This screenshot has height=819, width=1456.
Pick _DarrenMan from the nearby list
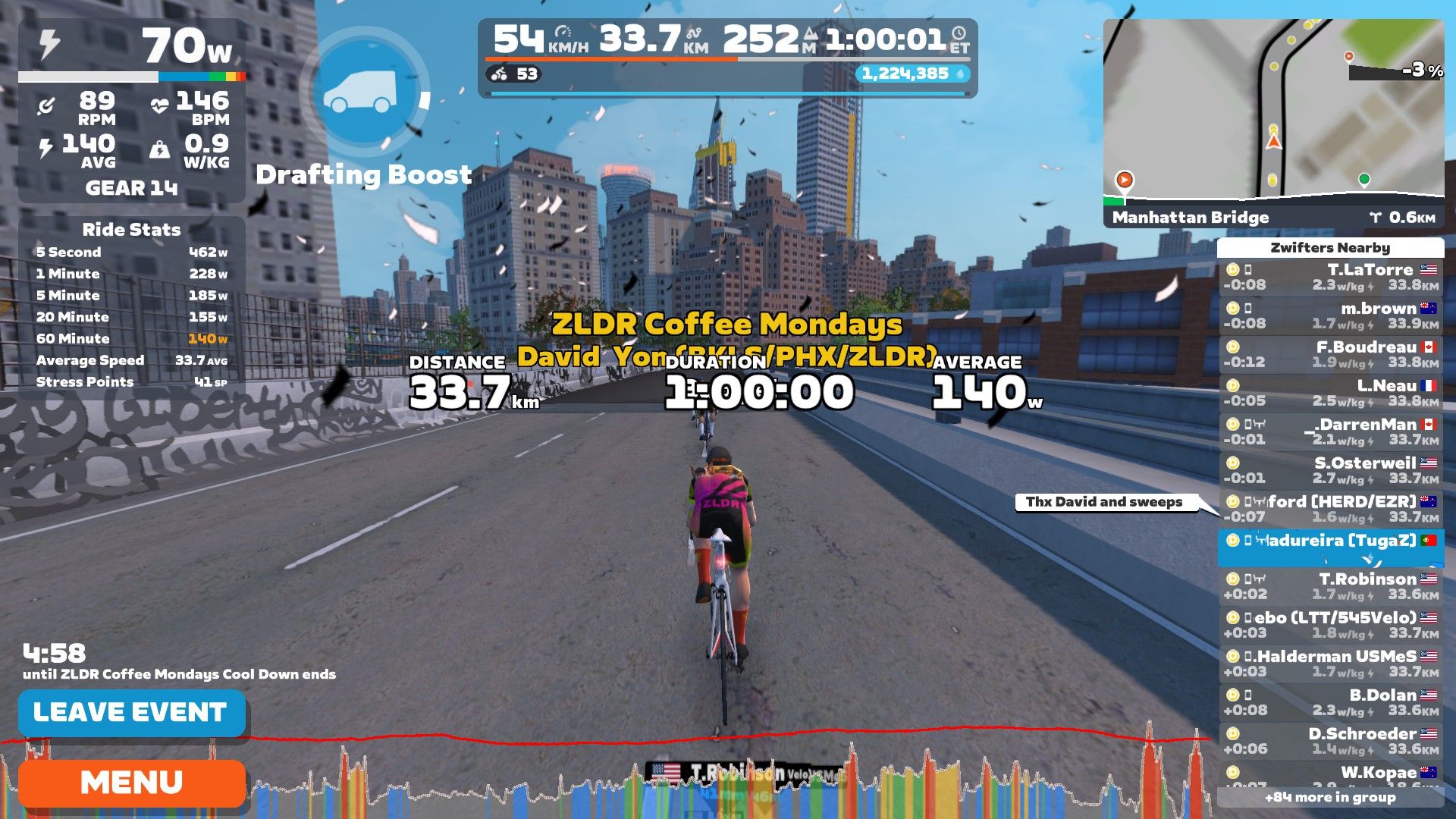tap(1331, 432)
